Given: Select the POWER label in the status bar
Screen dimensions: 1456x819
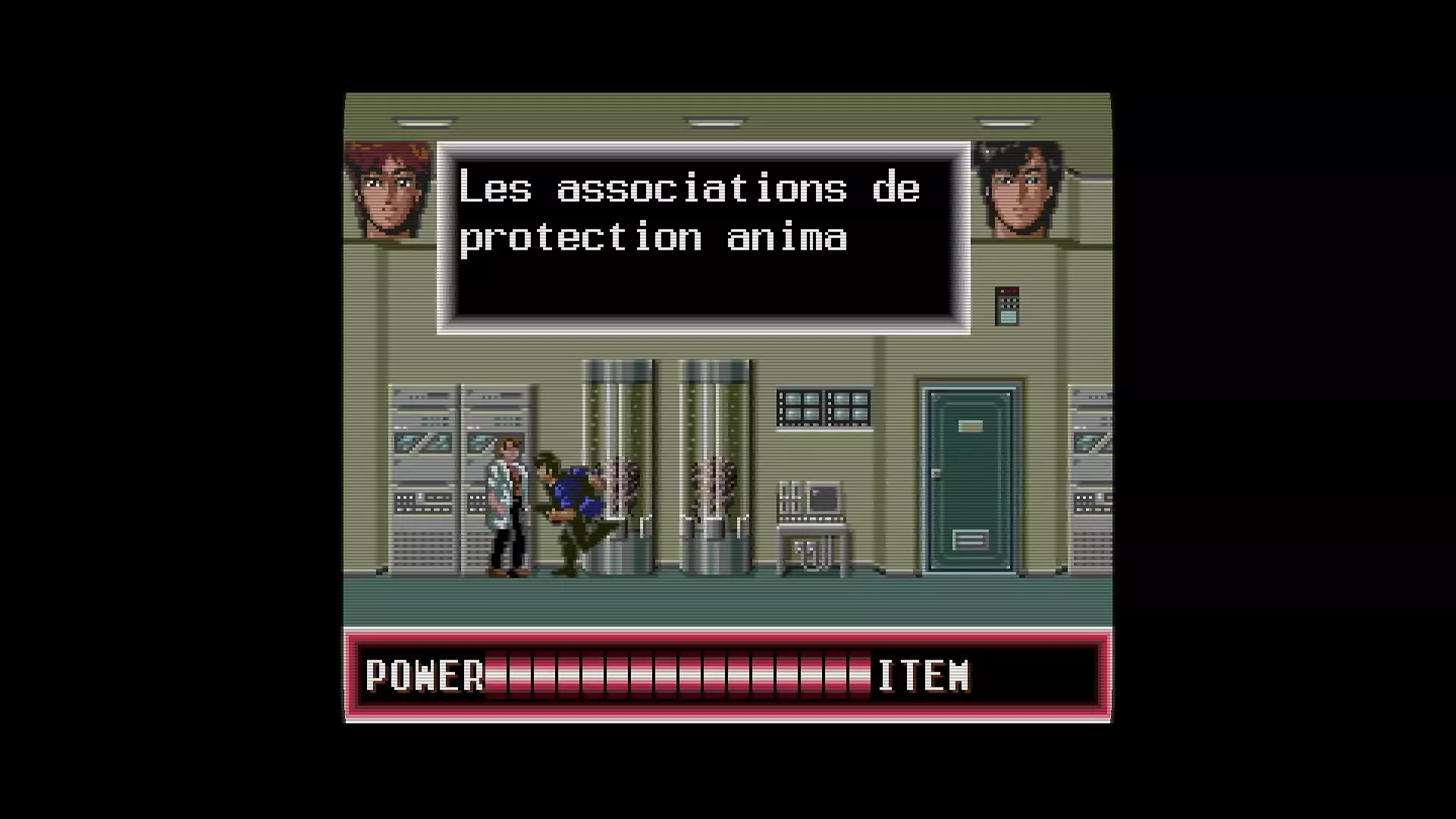Looking at the screenshot, I should [x=425, y=675].
